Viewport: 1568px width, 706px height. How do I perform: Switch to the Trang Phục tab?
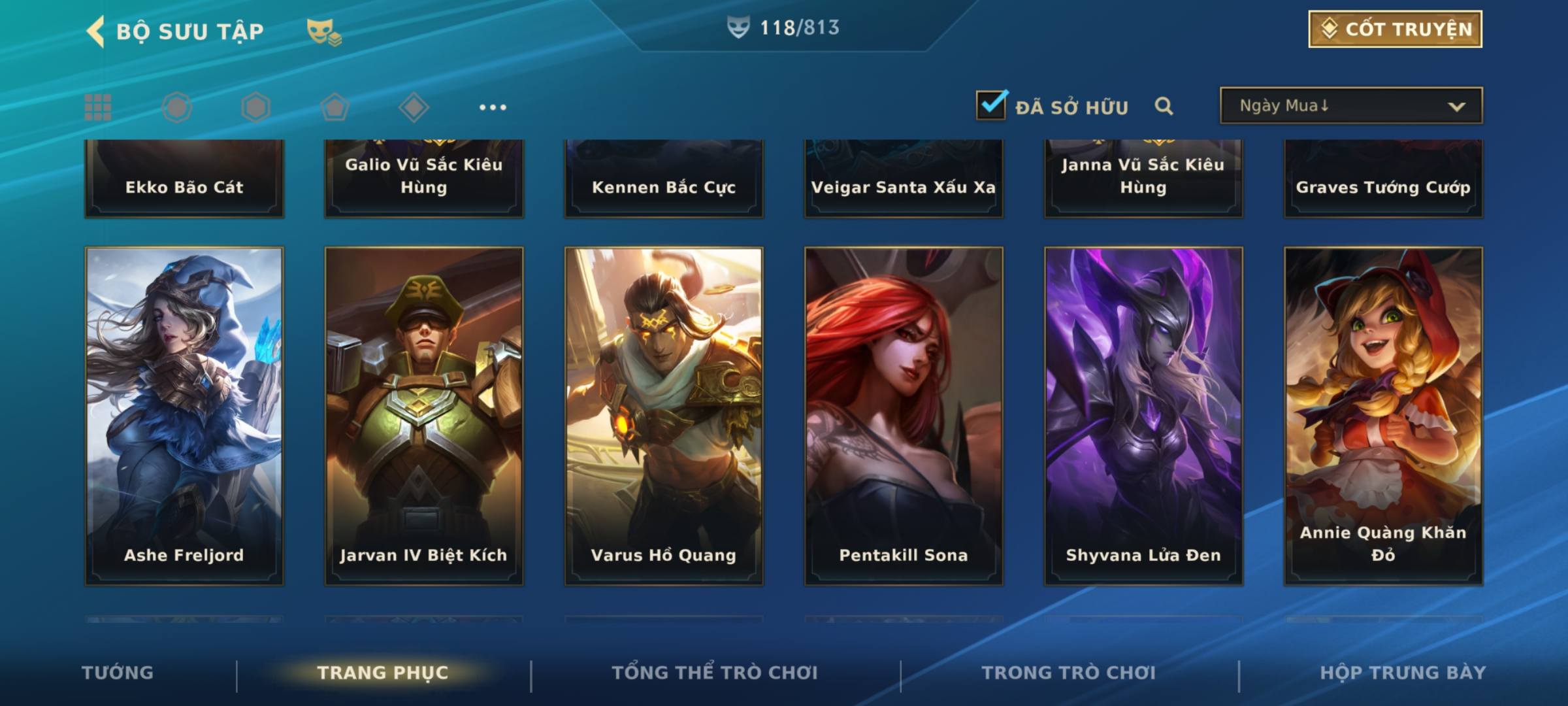click(x=383, y=673)
